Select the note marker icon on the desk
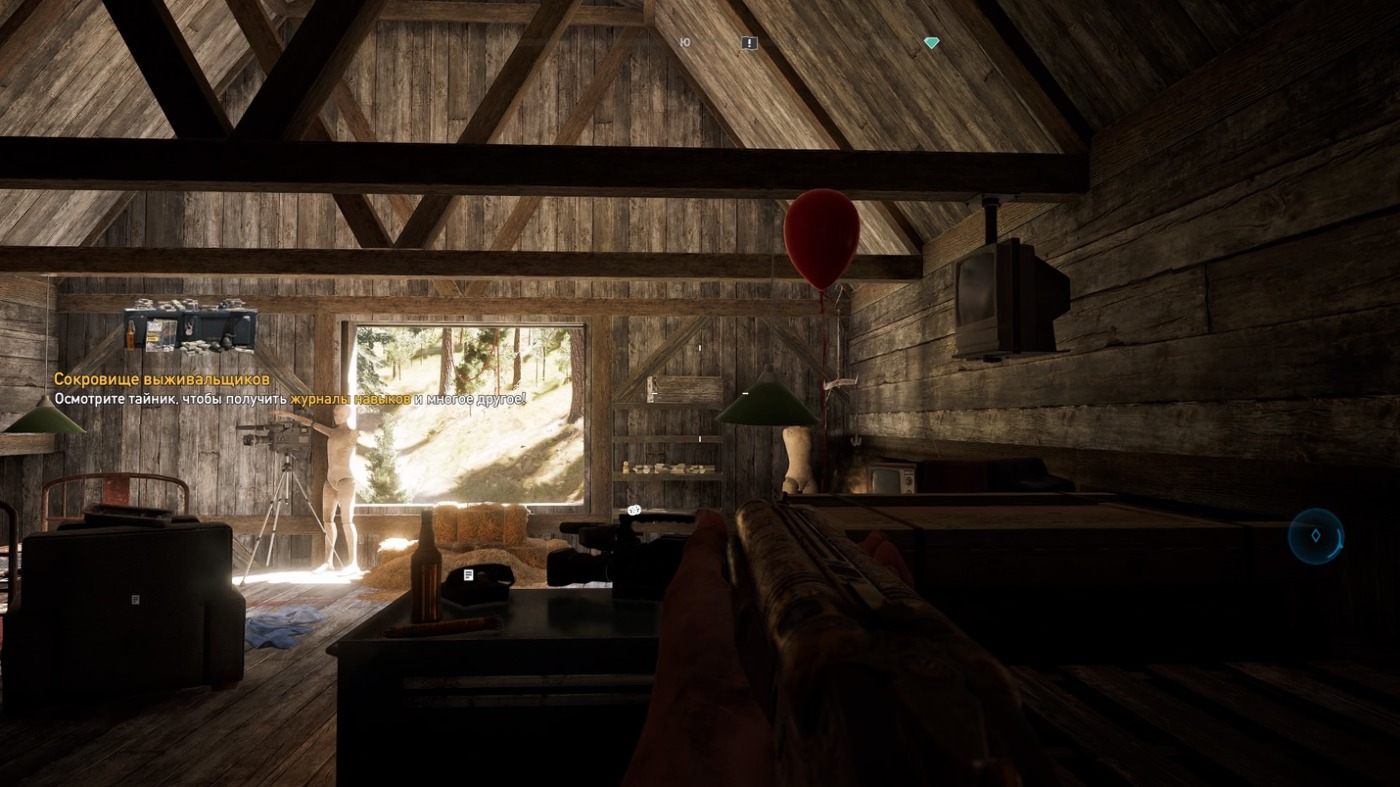Viewport: 1400px width, 787px height. click(468, 575)
